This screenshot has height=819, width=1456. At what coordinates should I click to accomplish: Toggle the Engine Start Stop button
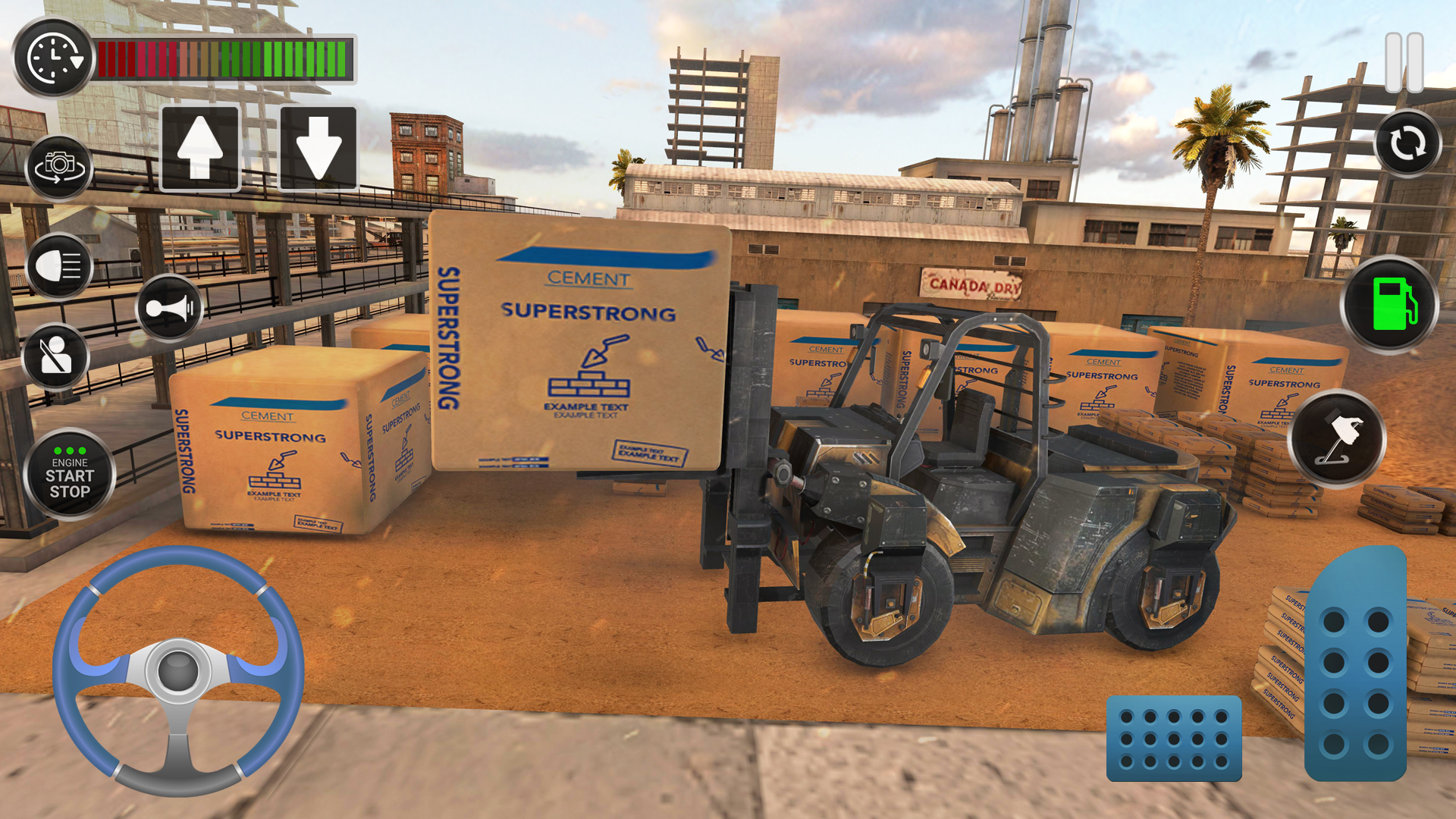pos(70,475)
